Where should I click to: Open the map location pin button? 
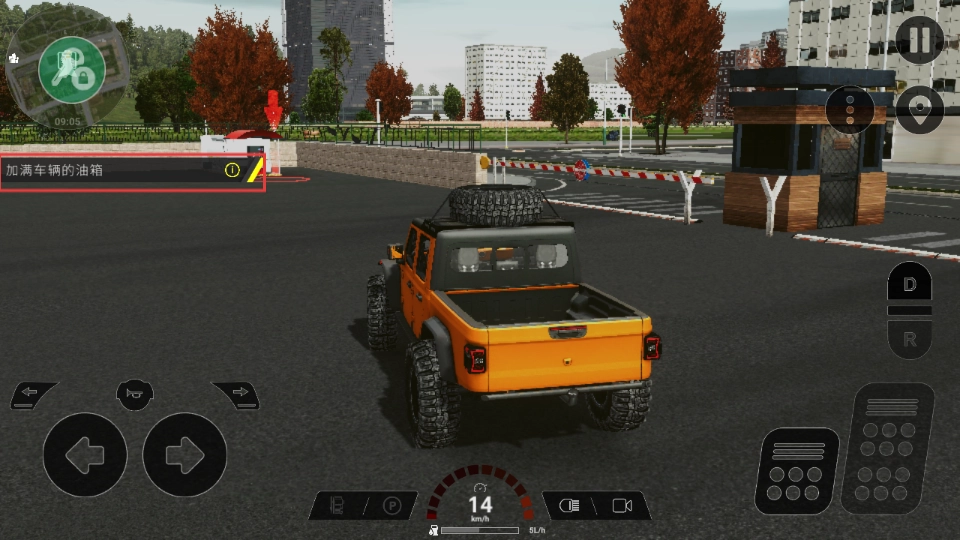click(x=919, y=108)
